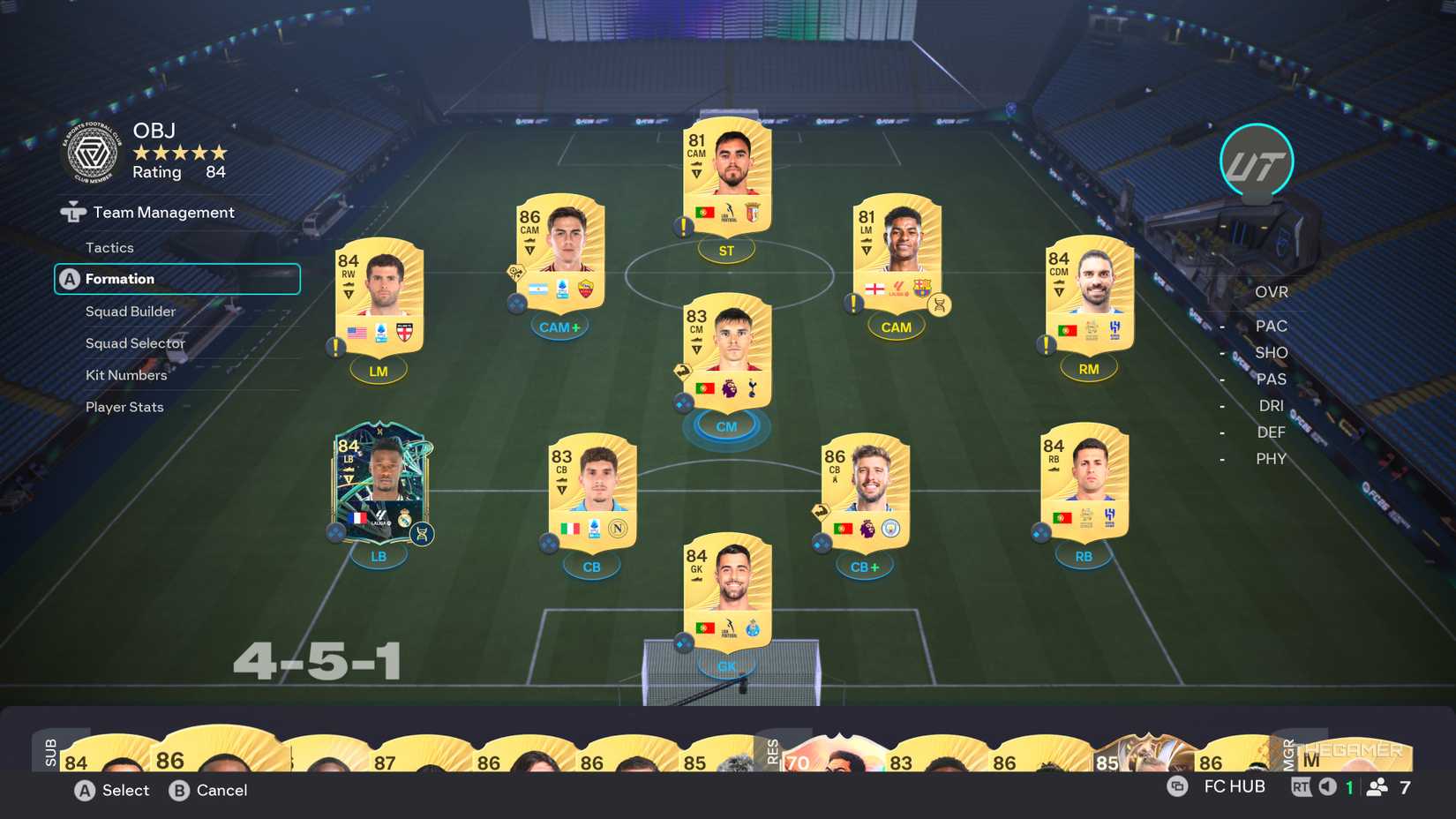Click the EA Sports FC club crest beside OBJ

[91, 152]
